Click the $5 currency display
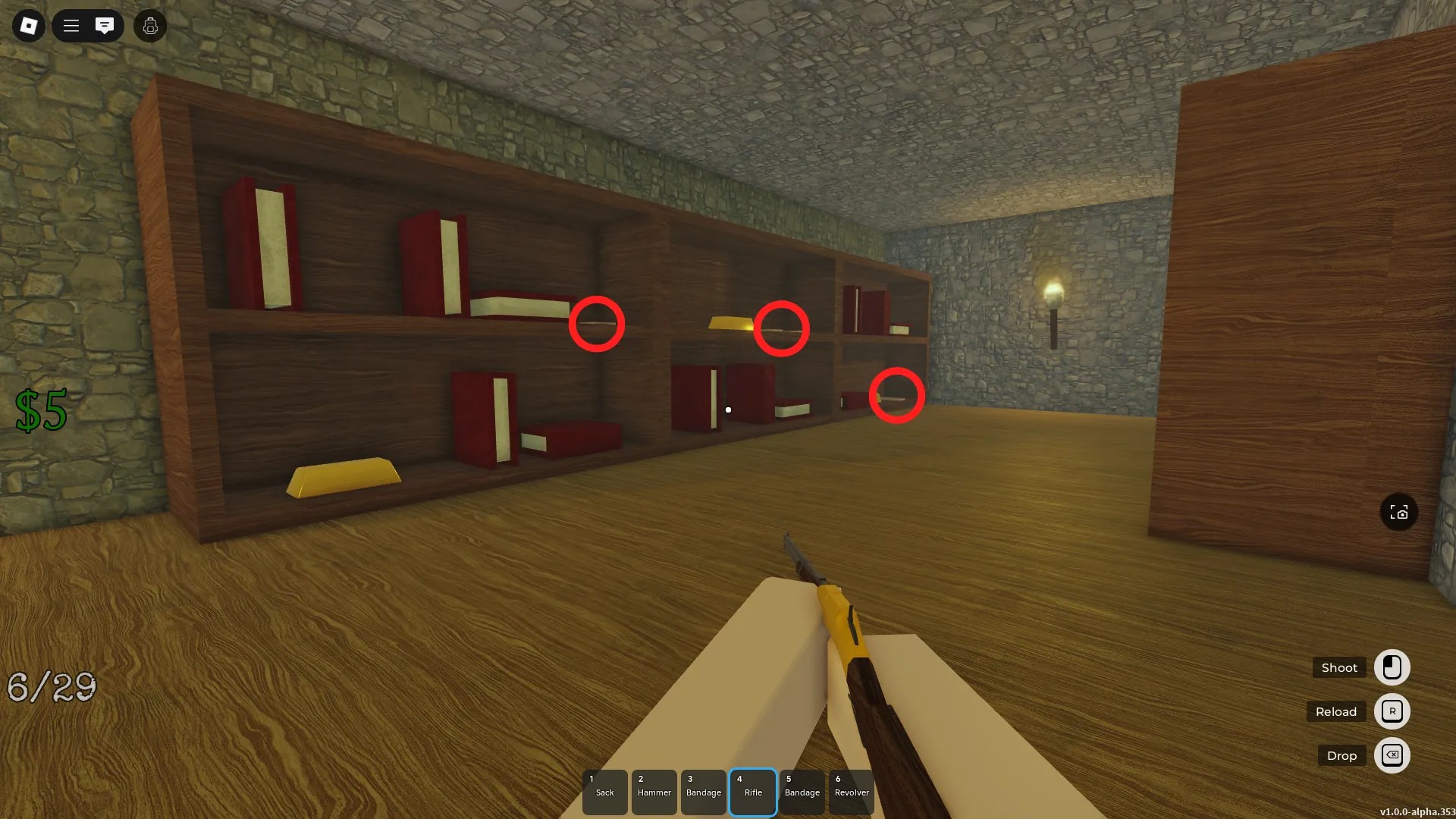 [39, 411]
